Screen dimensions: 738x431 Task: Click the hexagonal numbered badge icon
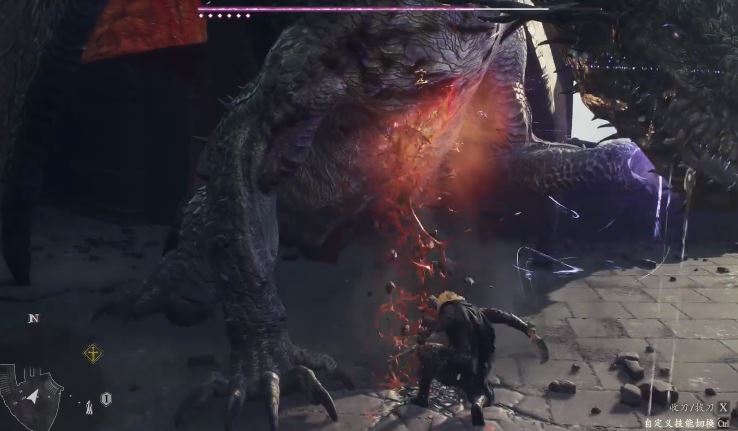coord(105,399)
